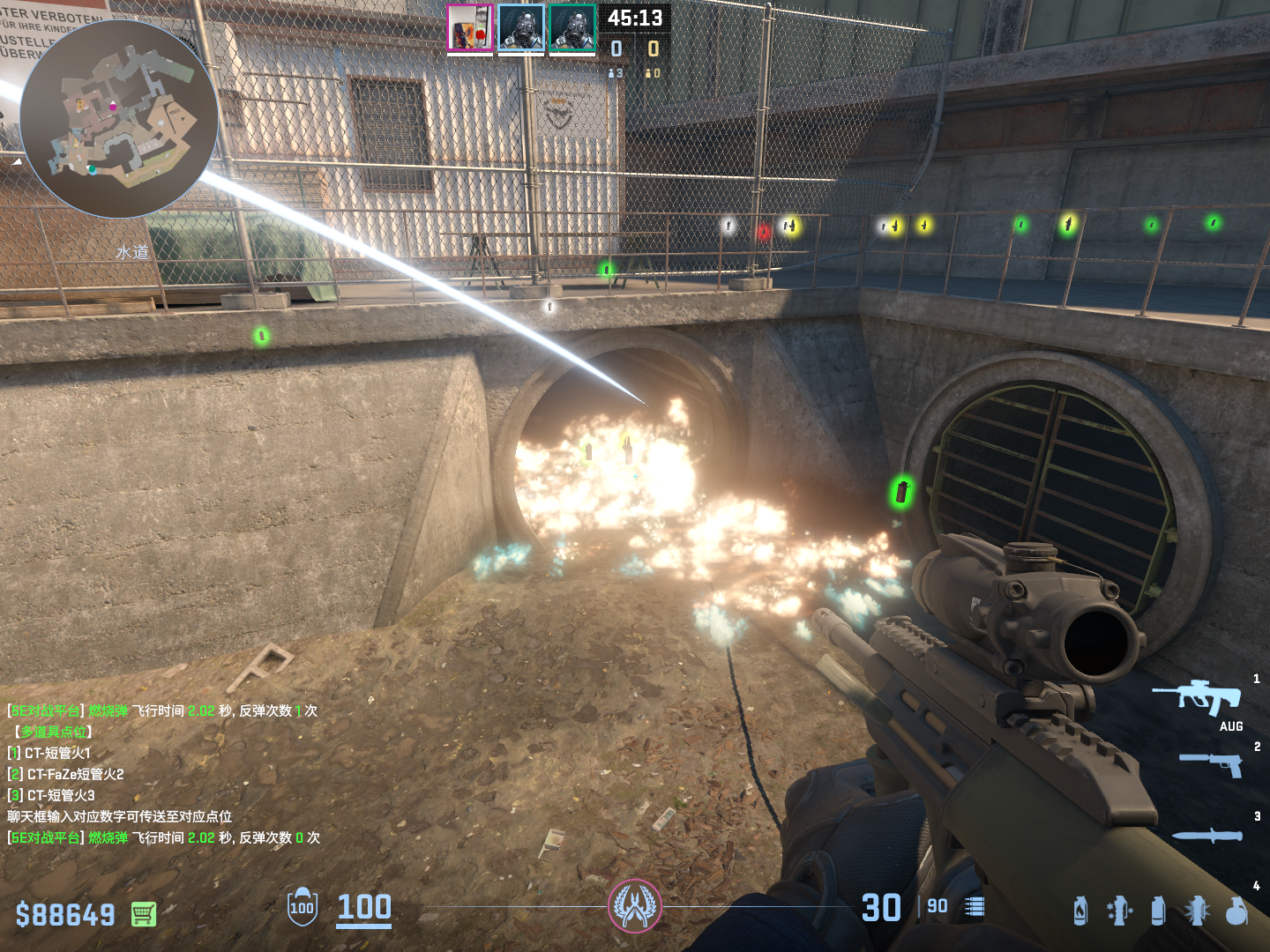Select the decoy grenade icon
Viewport: 1270px width, 952px height.
click(x=1119, y=911)
